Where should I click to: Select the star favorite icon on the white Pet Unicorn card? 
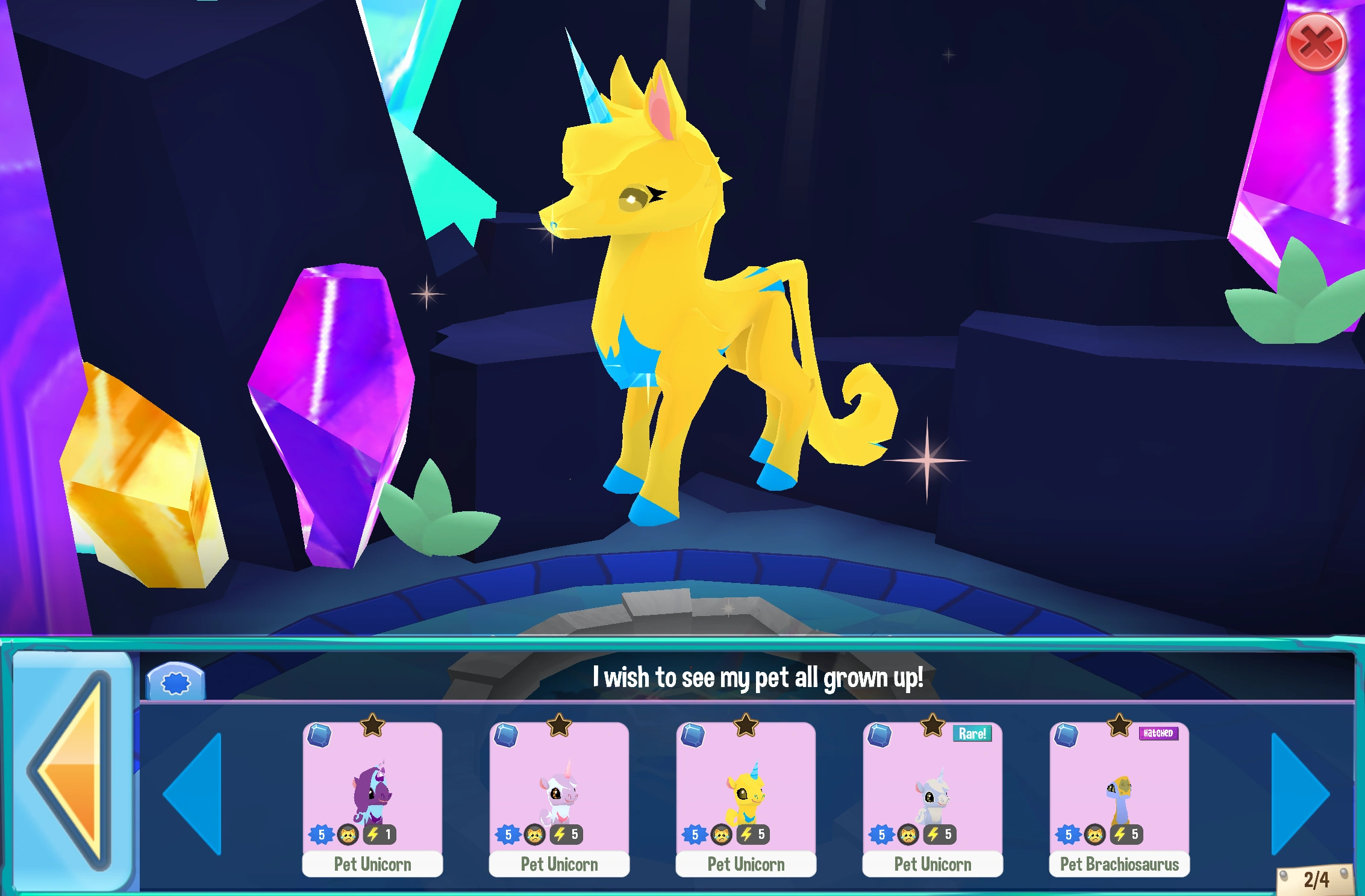point(558,726)
